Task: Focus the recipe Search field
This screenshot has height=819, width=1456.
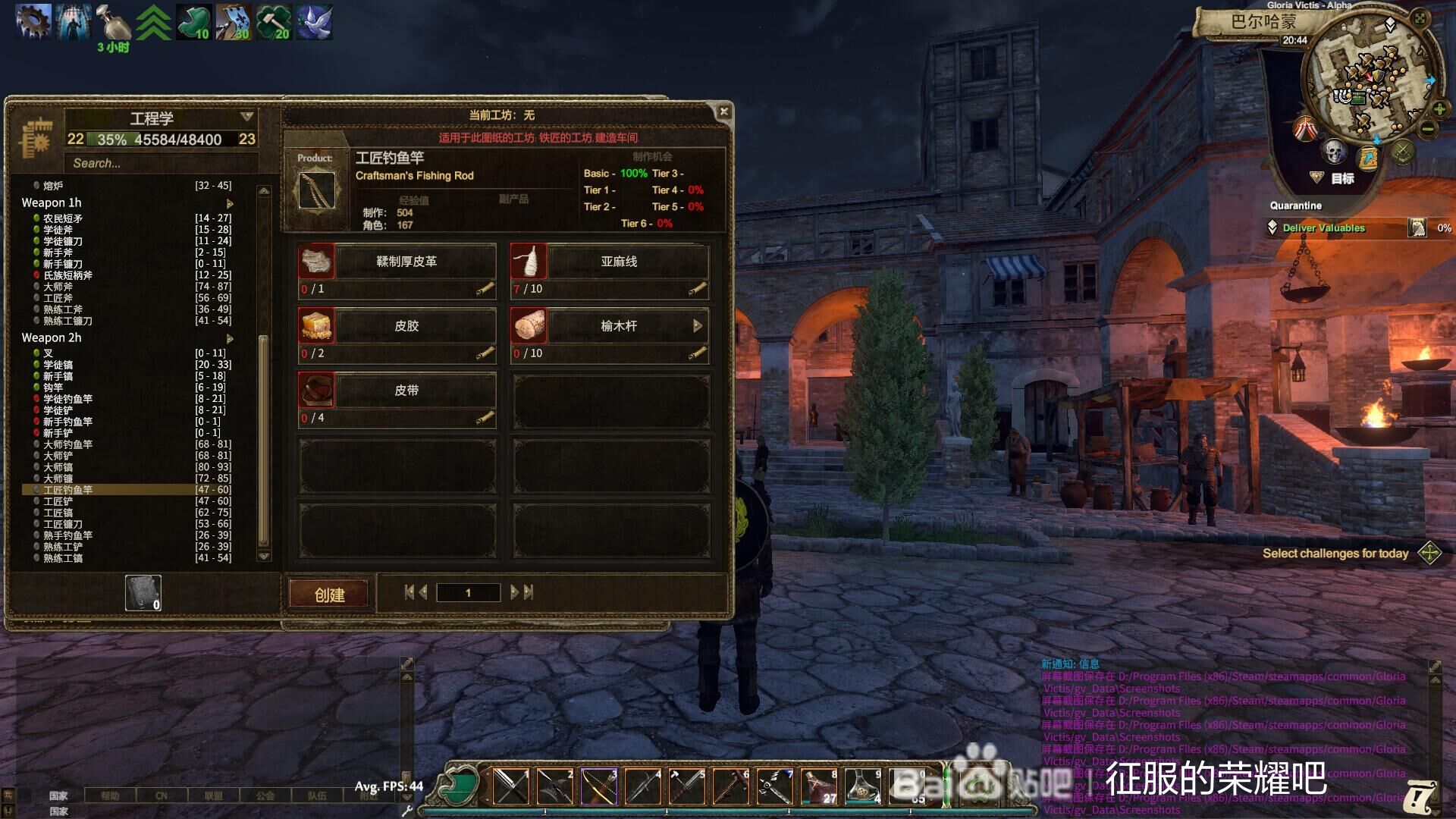Action: pyautogui.click(x=159, y=163)
